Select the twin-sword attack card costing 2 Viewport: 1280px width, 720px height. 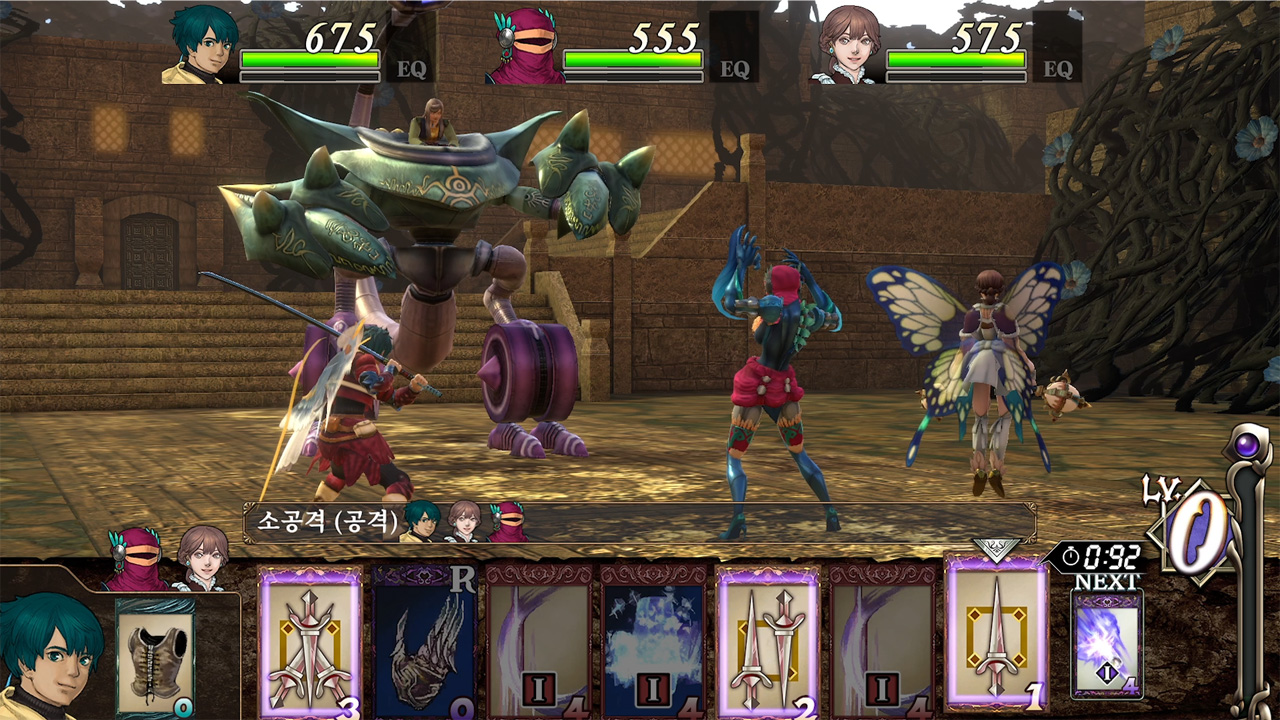(x=768, y=642)
